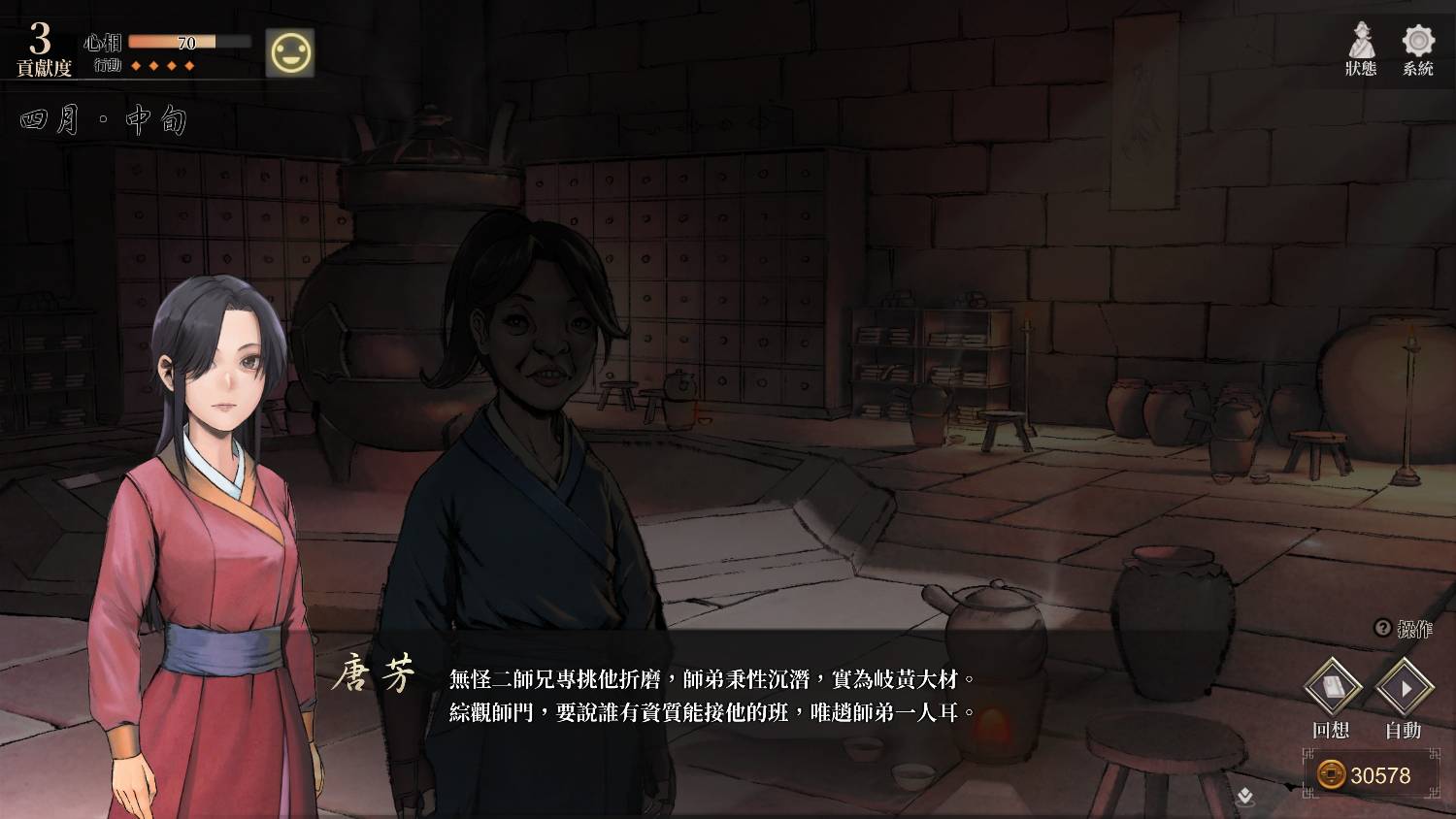Hide the dialogue box with the down arrow
Screen dimensions: 1456x819
click(1244, 796)
